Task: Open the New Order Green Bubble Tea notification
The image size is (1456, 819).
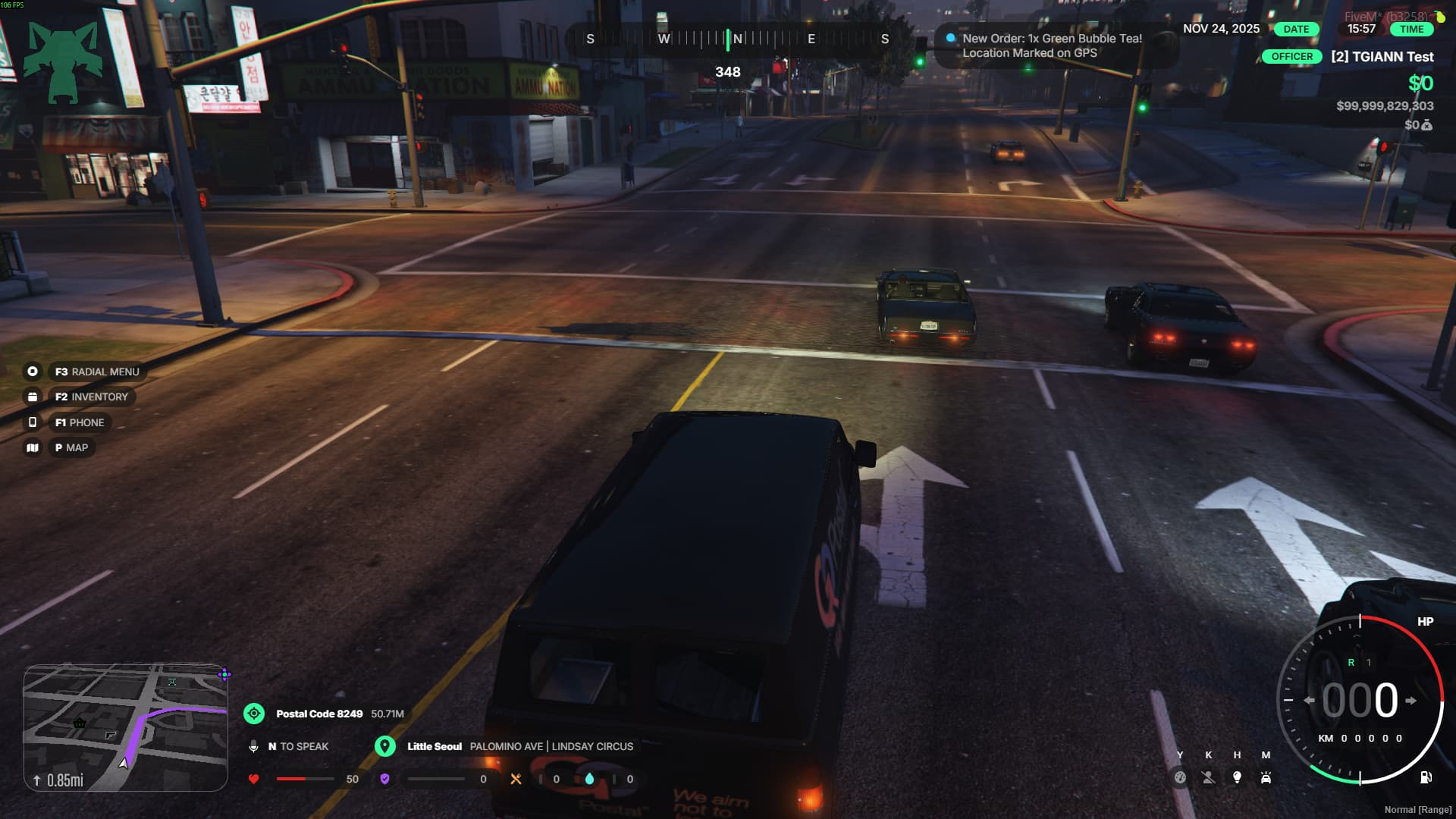Action: coord(1051,45)
